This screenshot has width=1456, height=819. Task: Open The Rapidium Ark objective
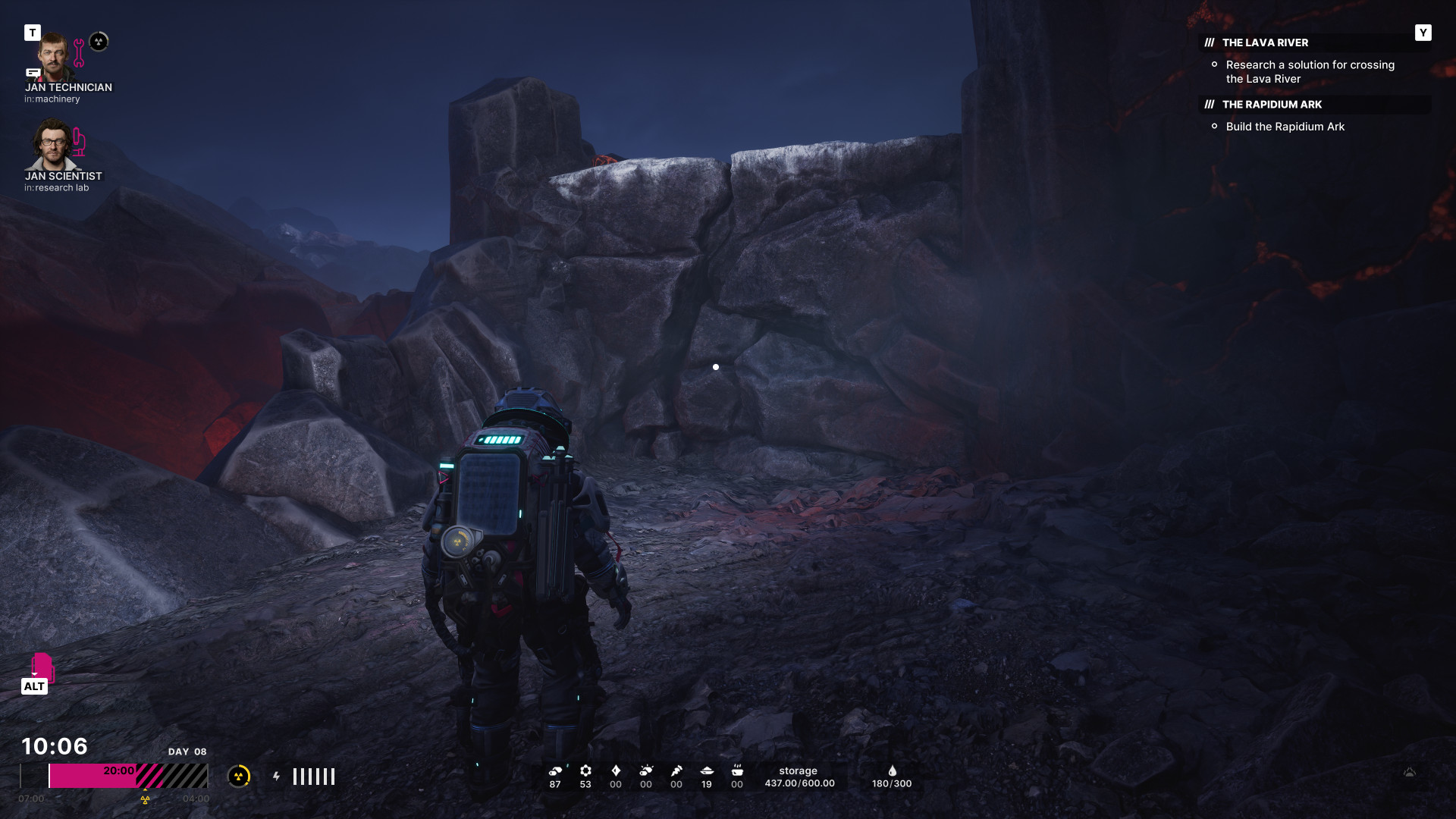[x=1272, y=105]
